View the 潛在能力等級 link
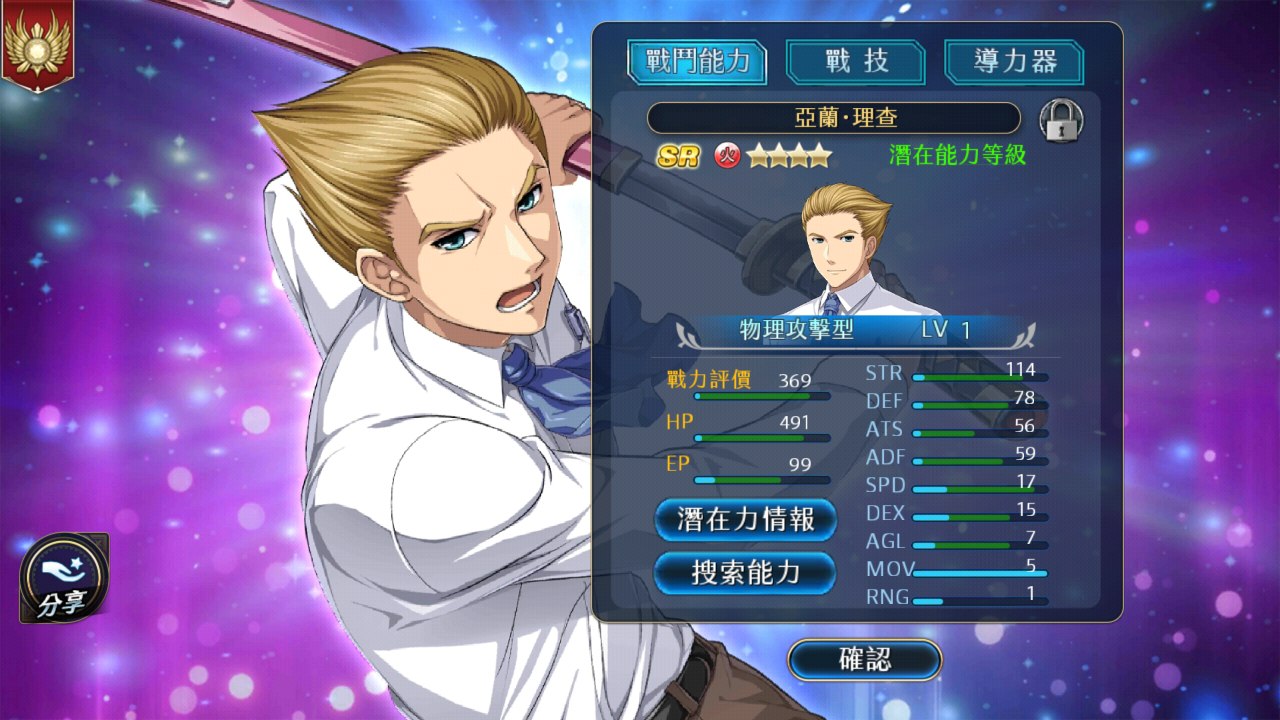Screen dimensions: 1280x720 (957, 155)
